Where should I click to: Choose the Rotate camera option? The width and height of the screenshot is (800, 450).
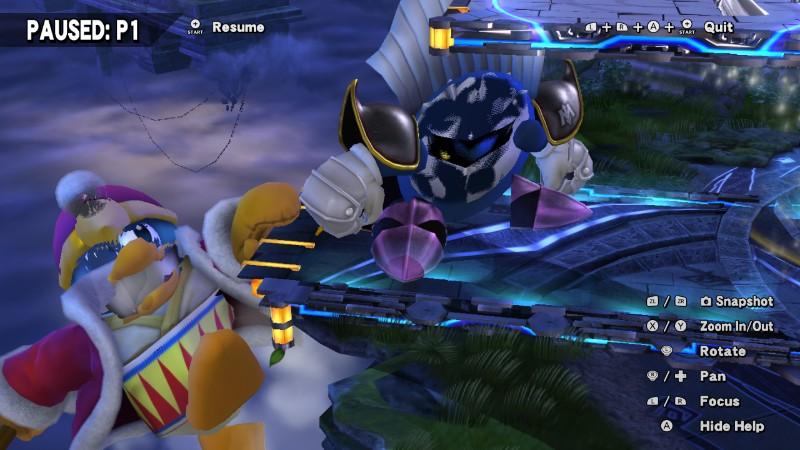coord(722,351)
